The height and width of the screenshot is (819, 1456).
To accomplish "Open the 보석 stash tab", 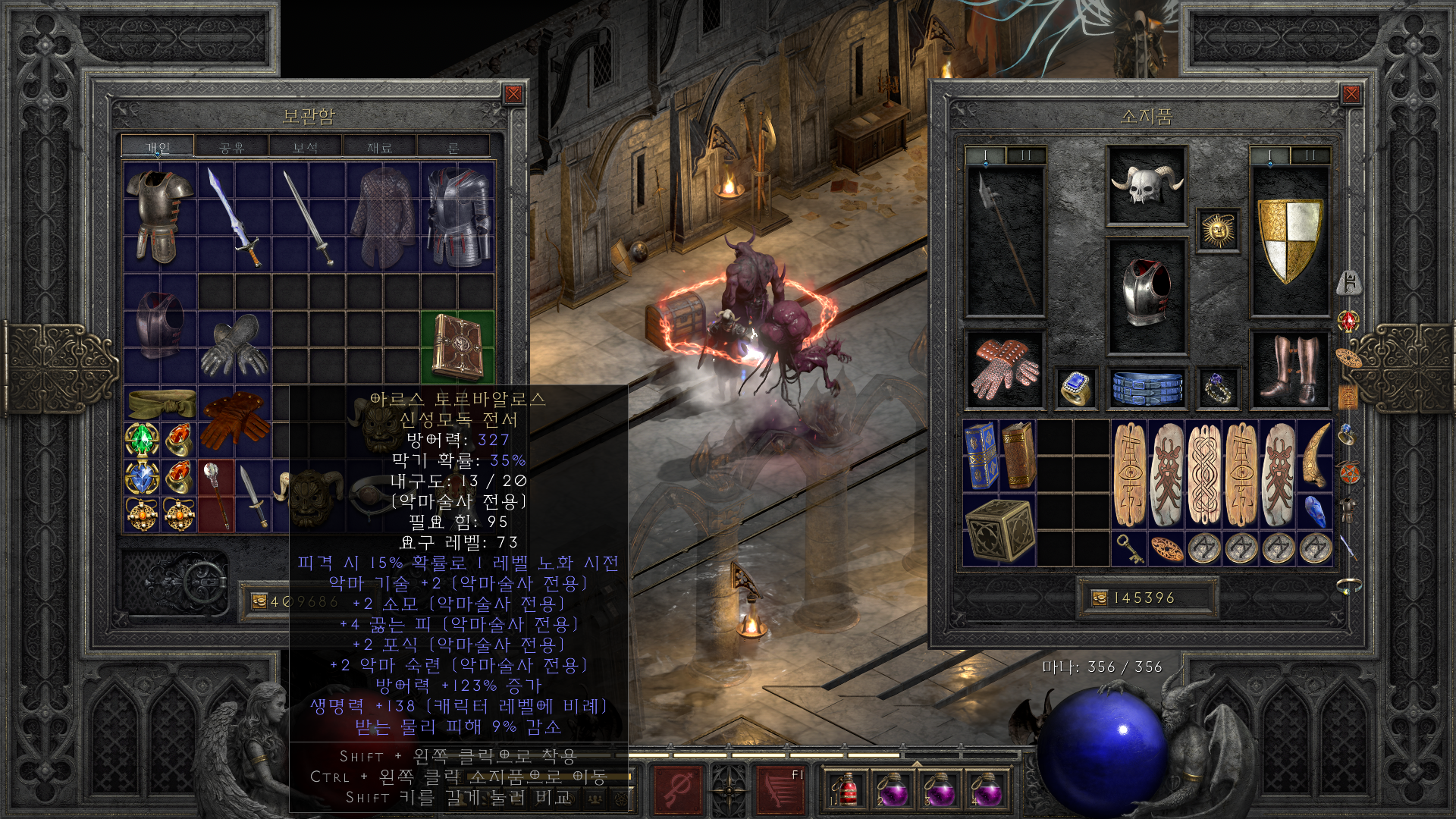I will (305, 147).
